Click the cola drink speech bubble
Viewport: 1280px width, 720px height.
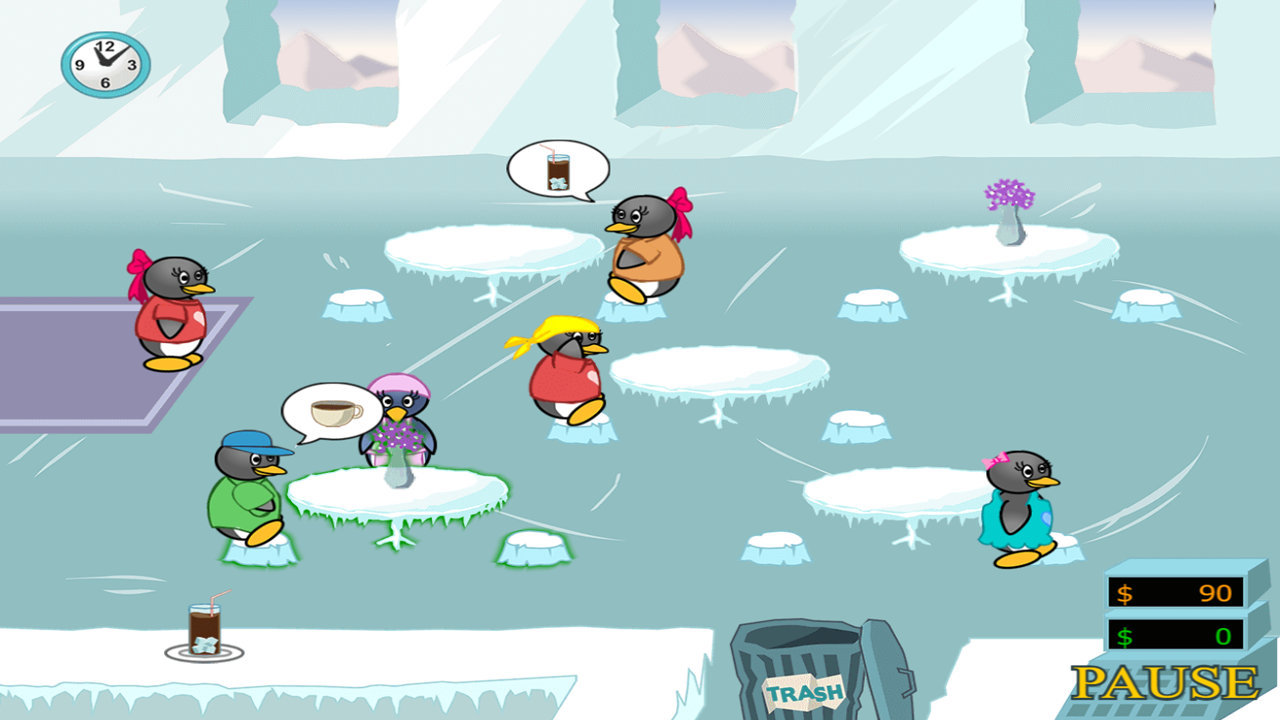pyautogui.click(x=559, y=170)
